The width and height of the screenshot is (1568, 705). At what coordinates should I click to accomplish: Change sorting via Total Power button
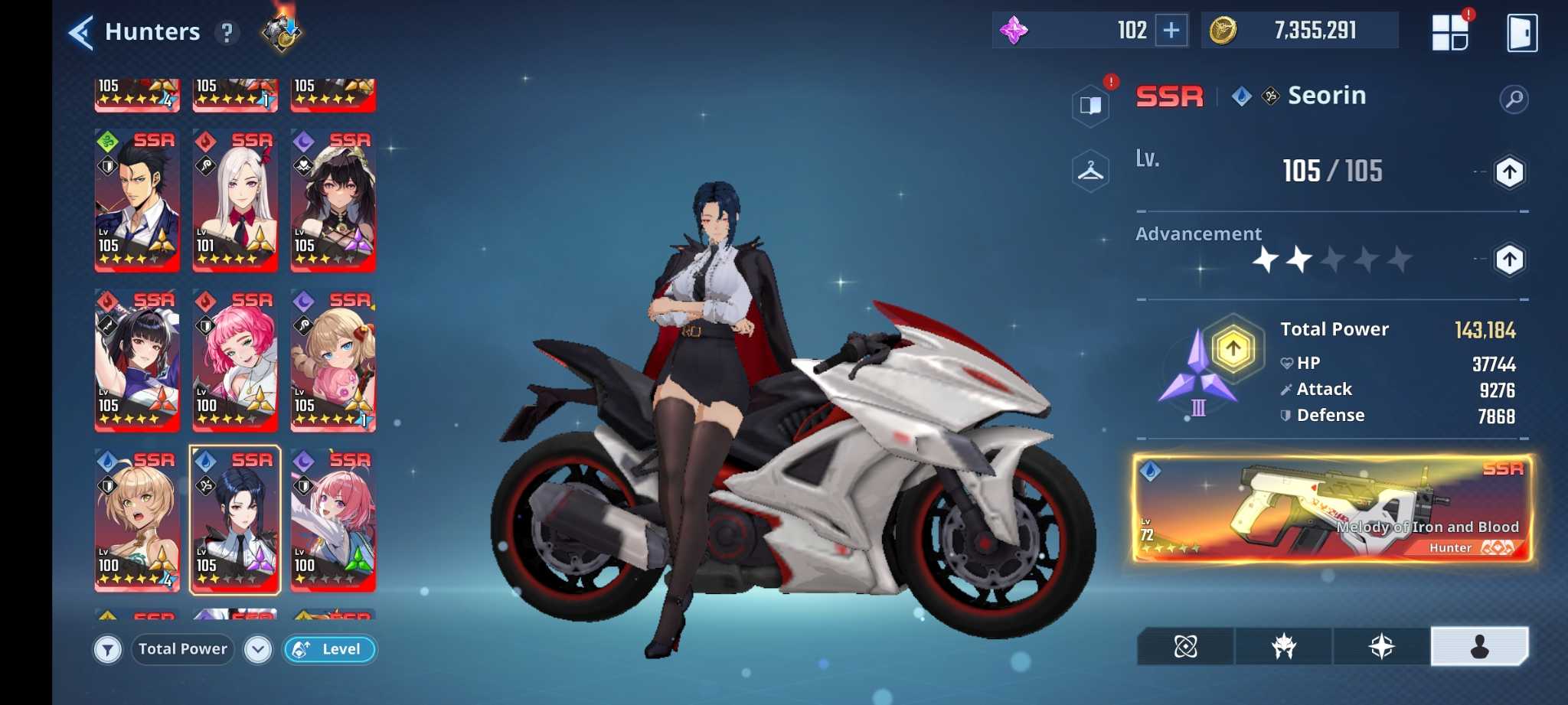click(183, 649)
